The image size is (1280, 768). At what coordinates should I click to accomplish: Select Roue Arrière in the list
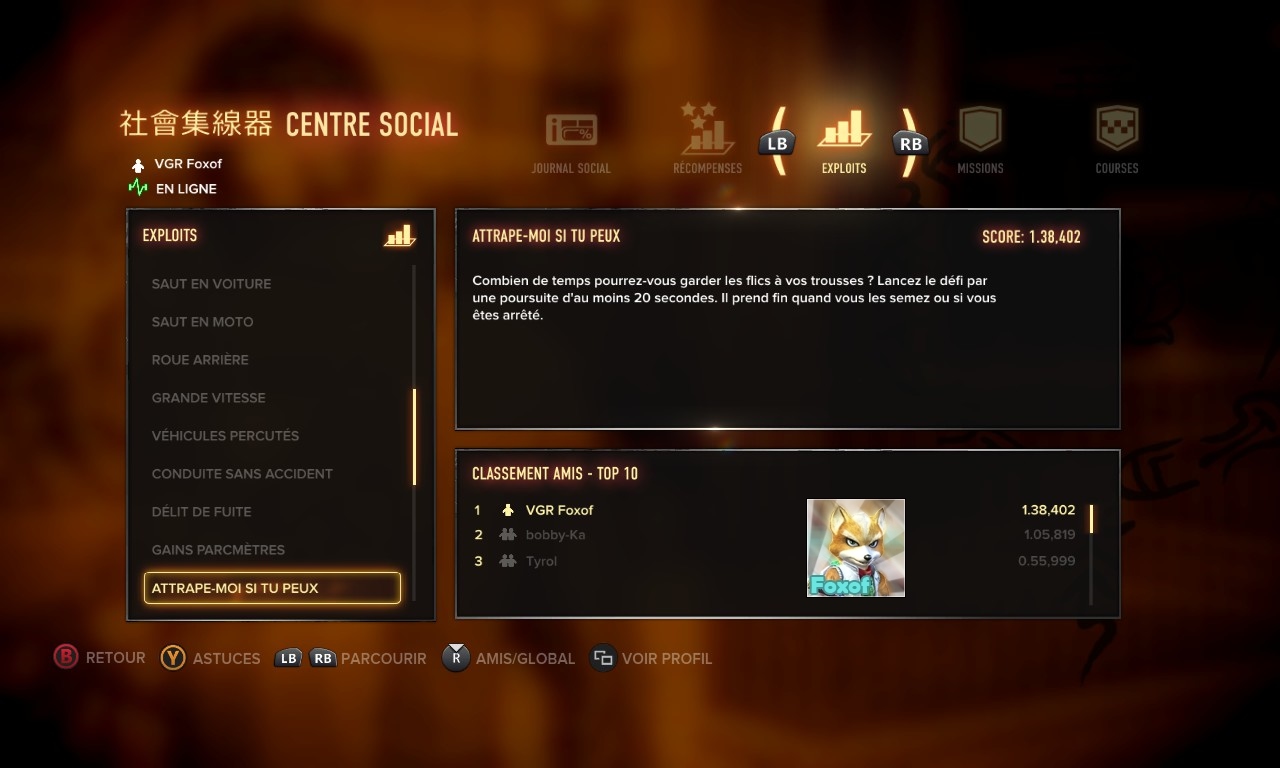click(200, 360)
